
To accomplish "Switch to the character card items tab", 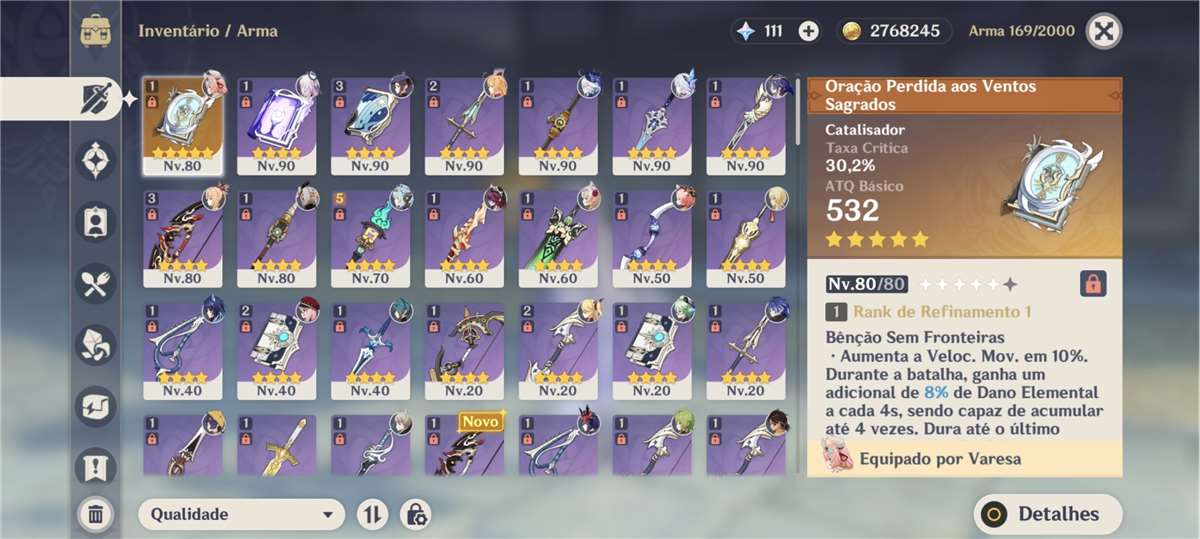I will click(96, 222).
